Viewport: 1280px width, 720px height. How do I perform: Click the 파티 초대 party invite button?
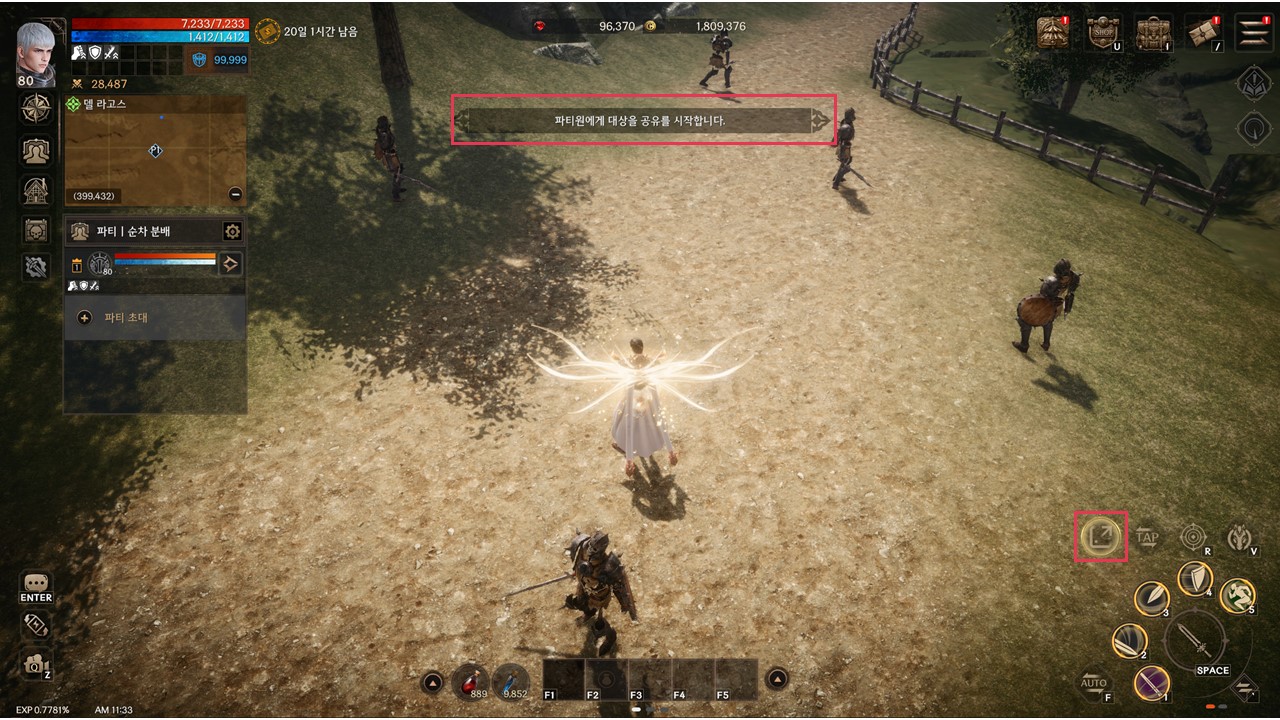pos(125,318)
